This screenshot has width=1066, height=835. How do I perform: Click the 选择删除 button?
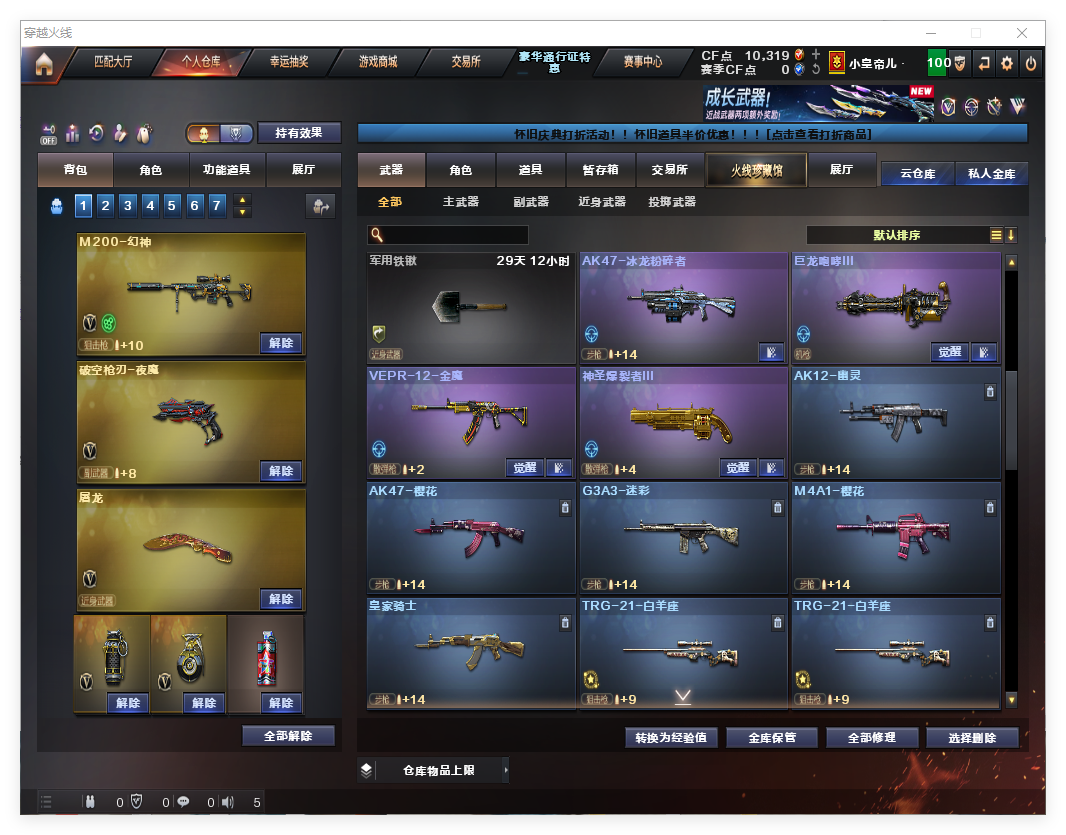(x=971, y=738)
